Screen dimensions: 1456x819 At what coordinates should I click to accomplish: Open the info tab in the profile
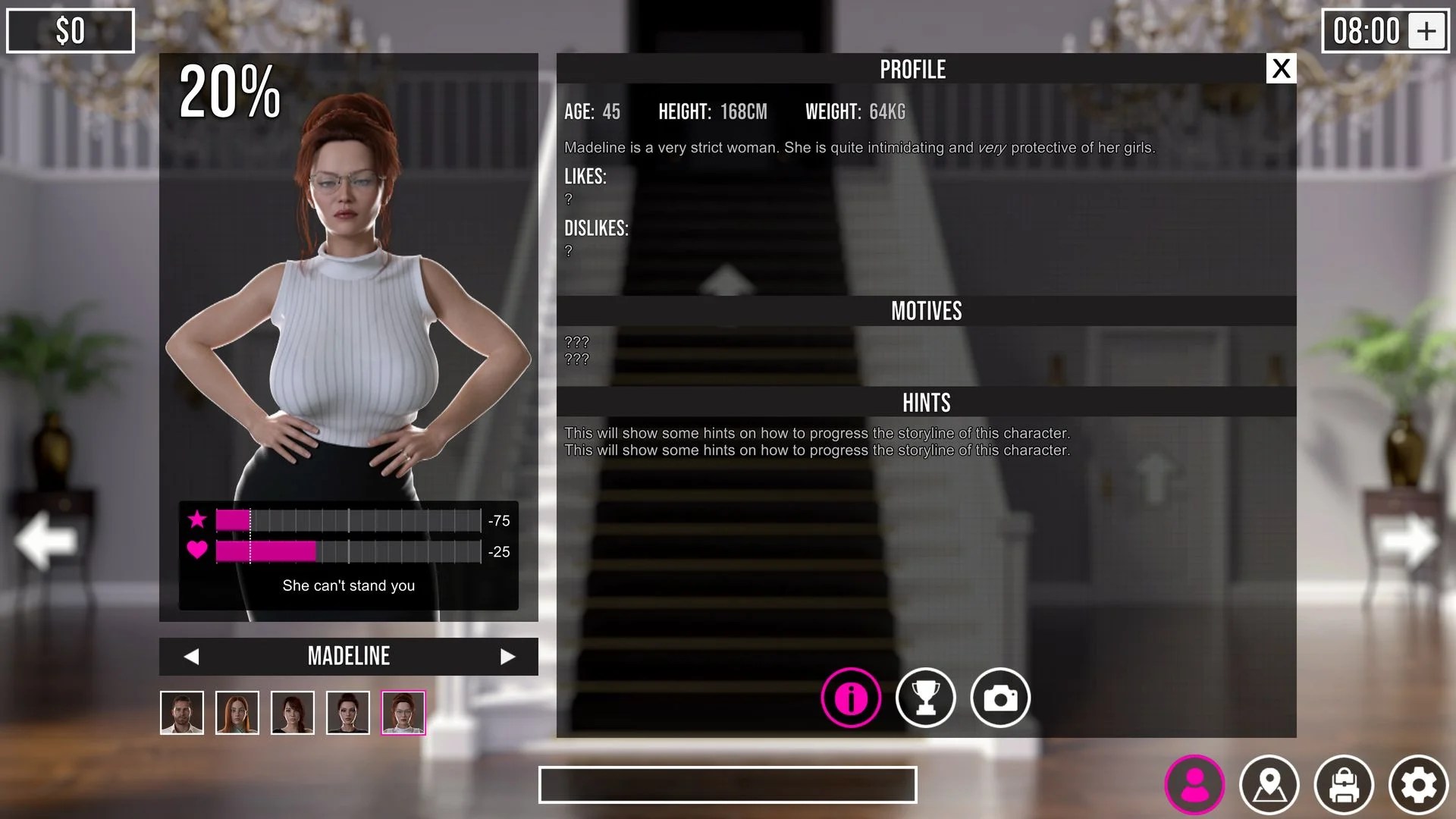(x=851, y=698)
